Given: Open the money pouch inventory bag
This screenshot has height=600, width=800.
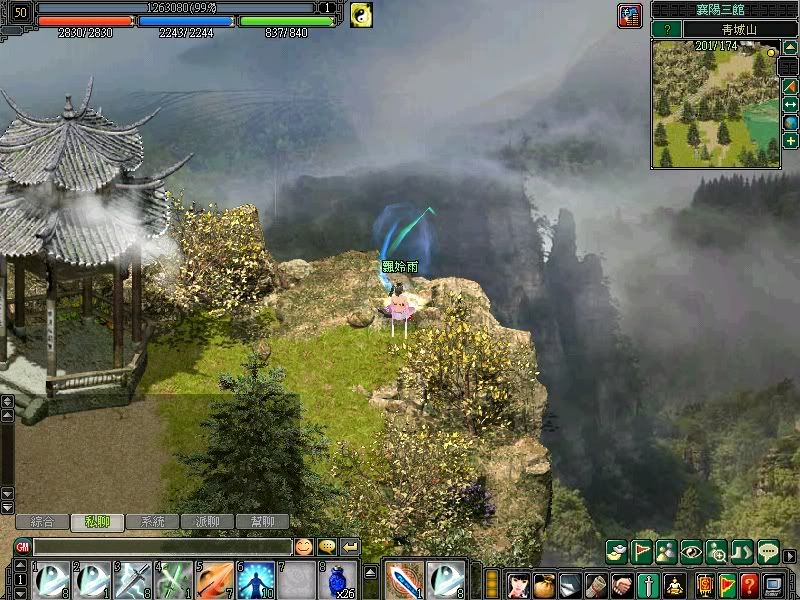Looking at the screenshot, I should click(x=544, y=584).
